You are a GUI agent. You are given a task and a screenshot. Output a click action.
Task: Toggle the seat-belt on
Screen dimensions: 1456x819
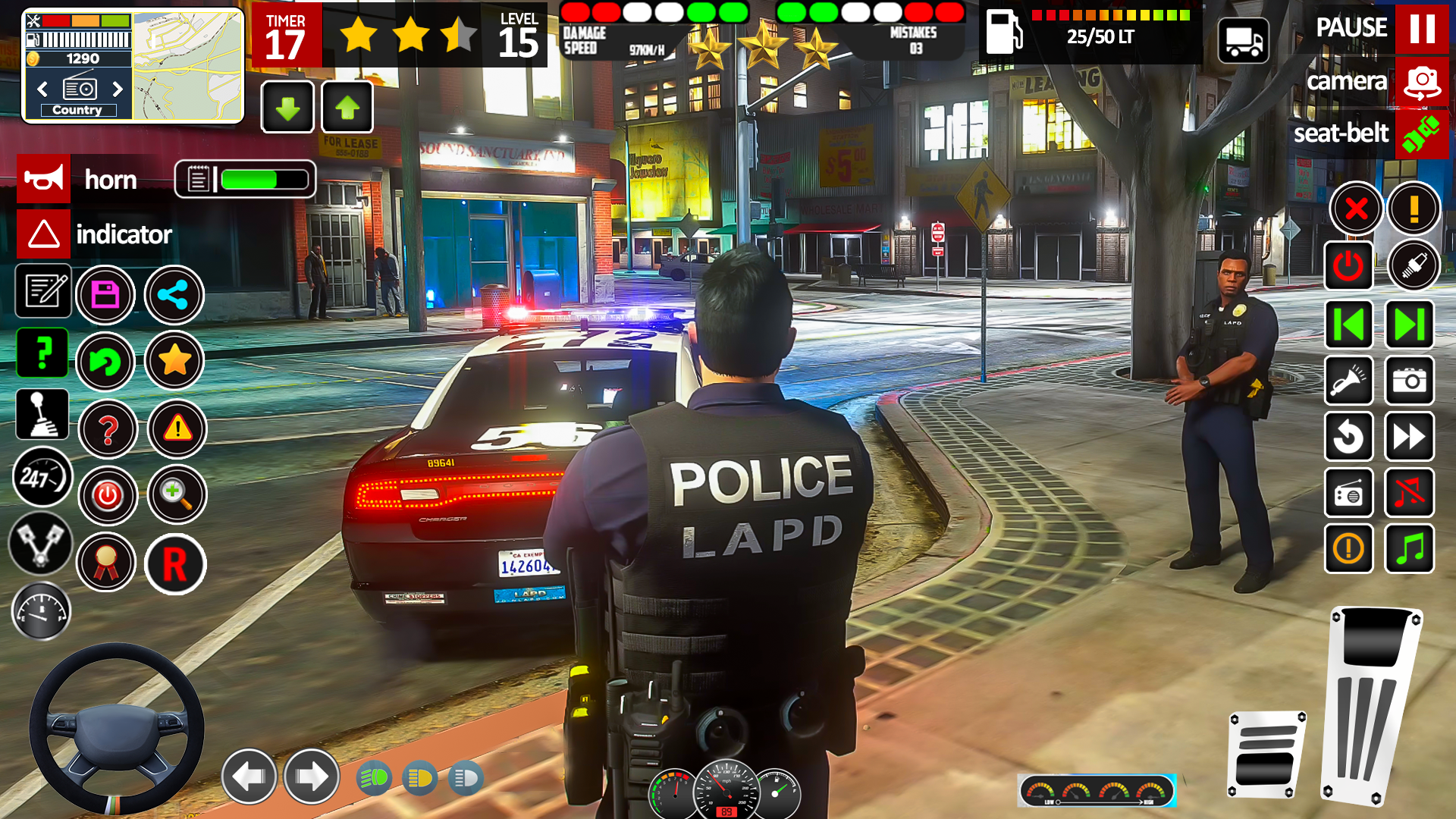click(1421, 134)
